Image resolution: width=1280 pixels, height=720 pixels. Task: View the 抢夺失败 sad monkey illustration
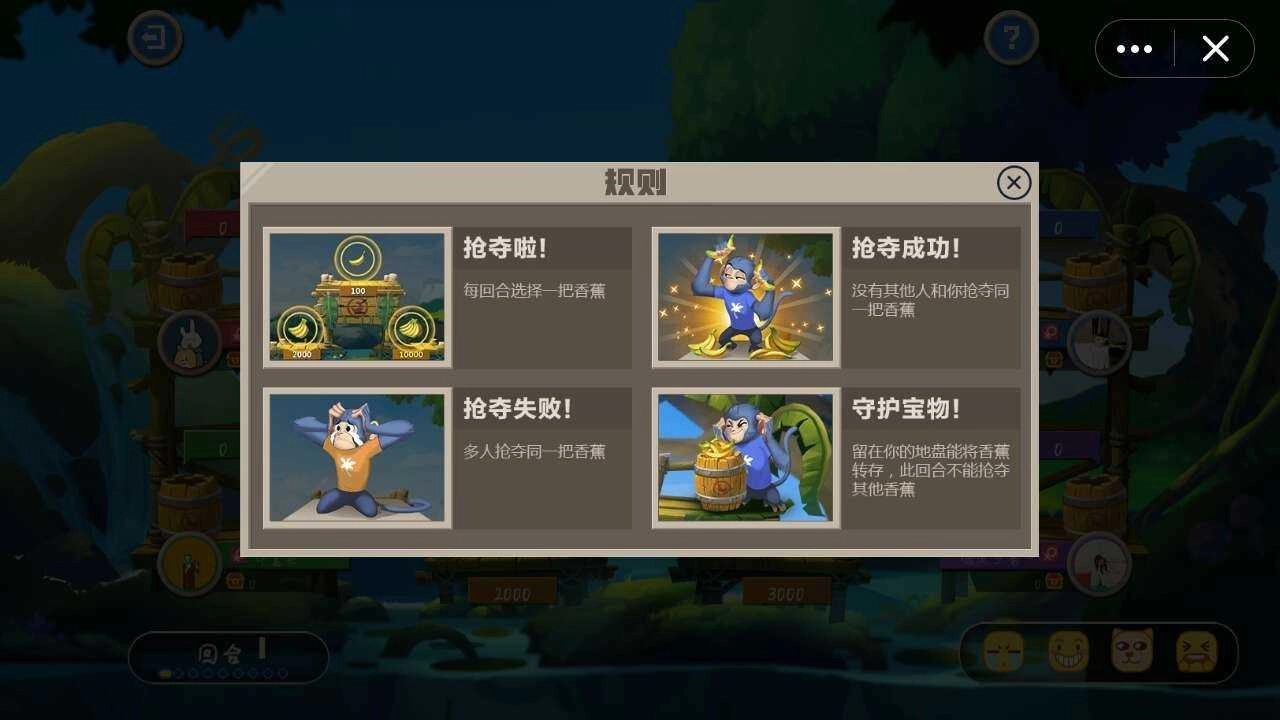coord(356,458)
